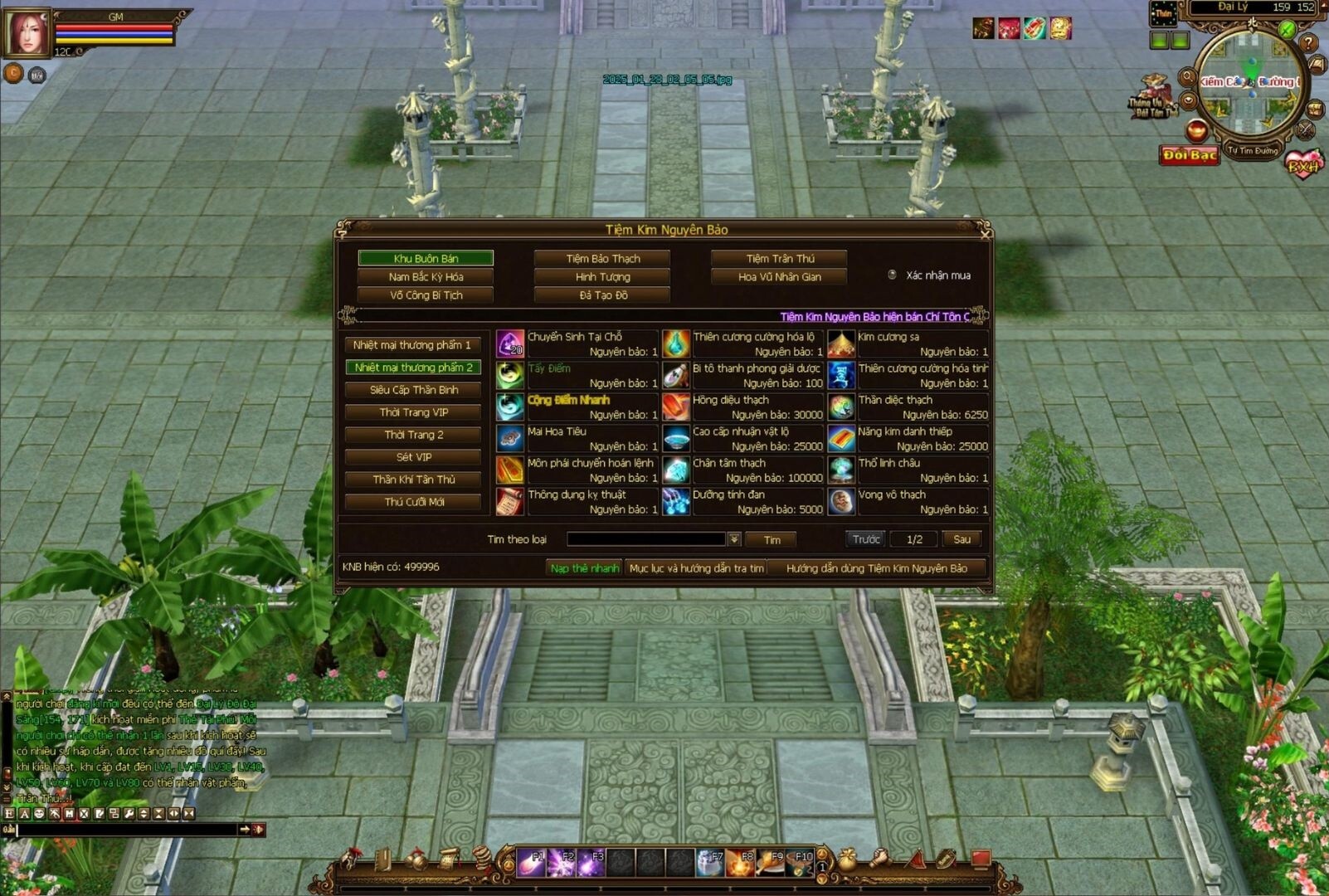Choose the Siêu Cấp Thần Binh category
The image size is (1329, 896).
413,390
